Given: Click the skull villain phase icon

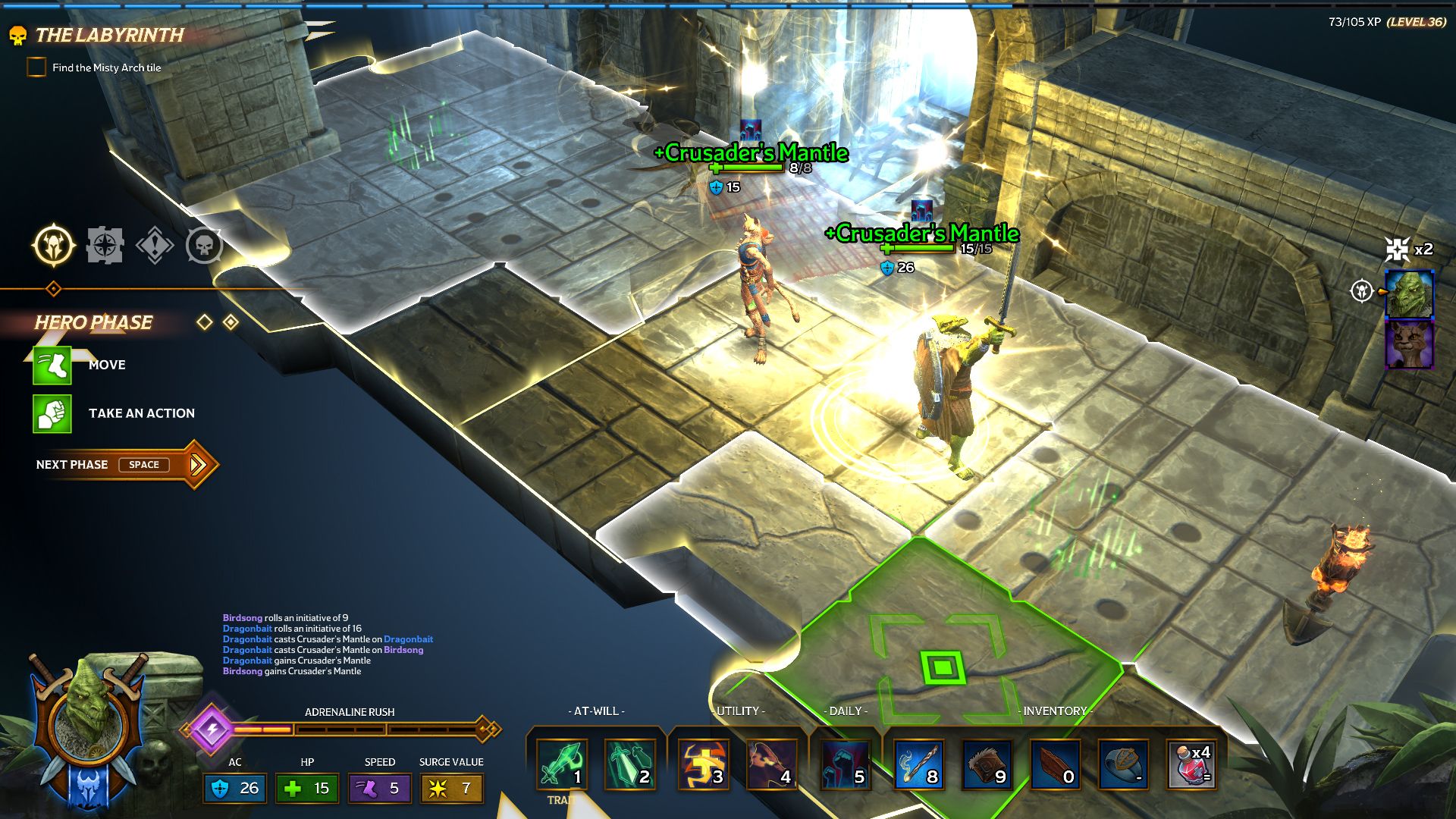Looking at the screenshot, I should coord(204,246).
